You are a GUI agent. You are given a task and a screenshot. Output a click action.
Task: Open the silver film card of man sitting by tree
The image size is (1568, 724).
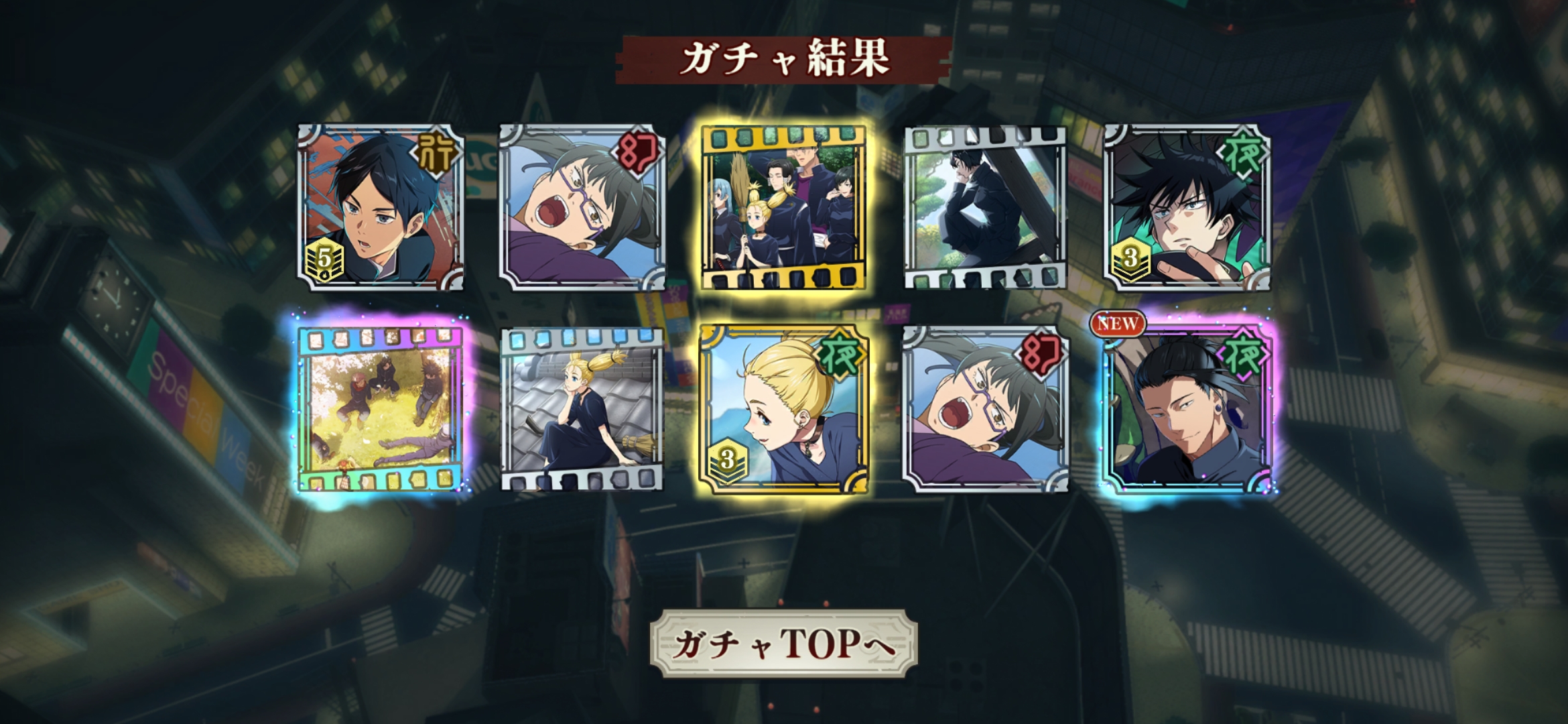pyautogui.click(x=985, y=208)
